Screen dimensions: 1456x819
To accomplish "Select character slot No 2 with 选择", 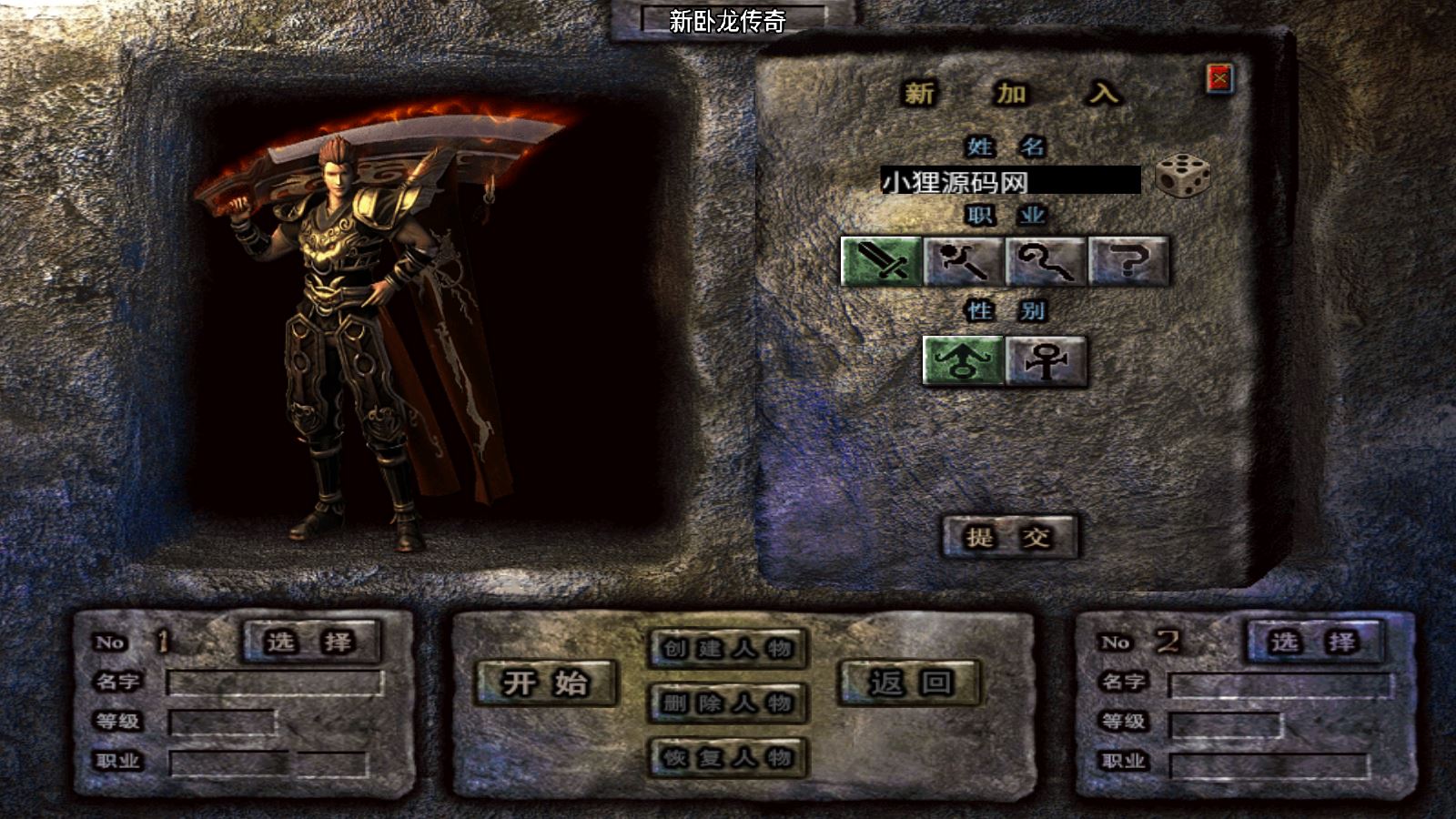I will click(1314, 642).
